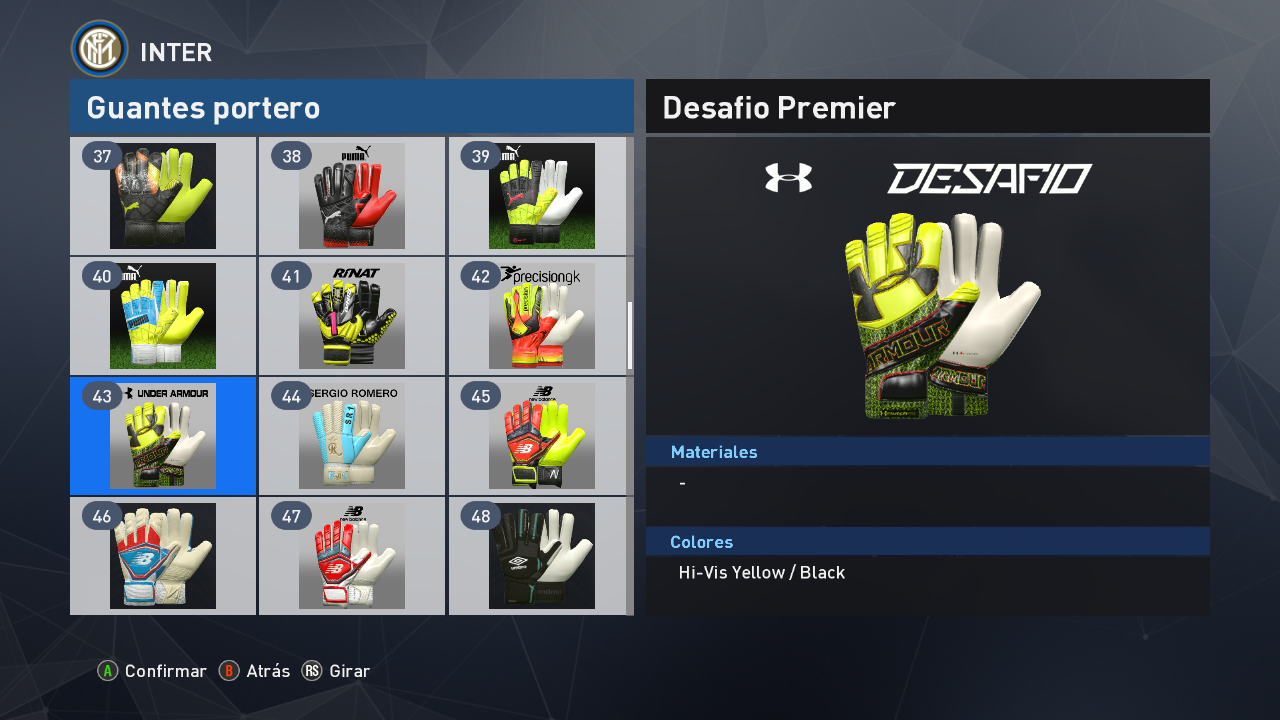
Task: Select the highlighted Under Armour gloves 43
Action: click(x=163, y=436)
